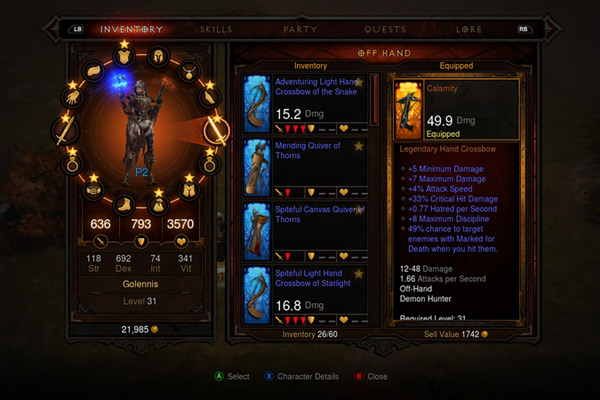Show the Quests tab

[385, 29]
